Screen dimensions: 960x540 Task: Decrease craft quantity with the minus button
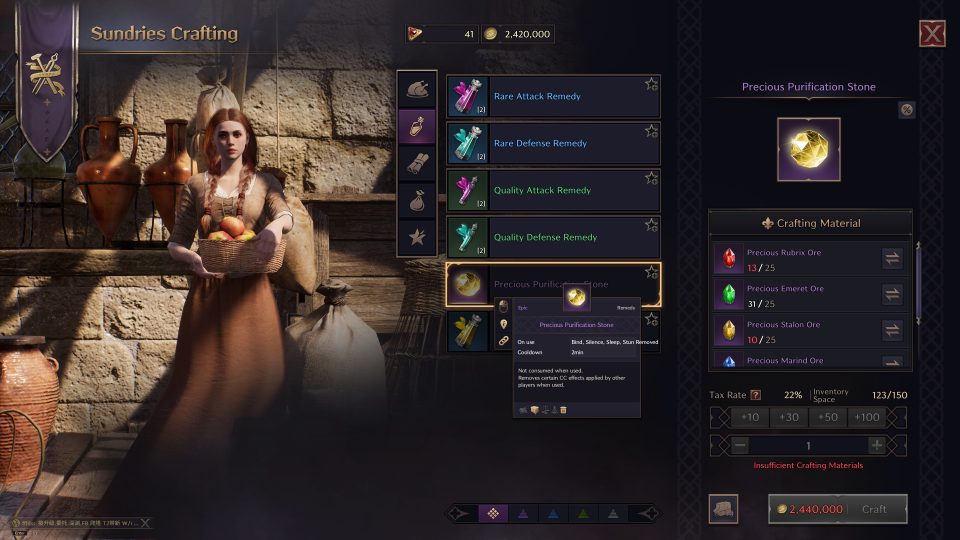tap(741, 445)
